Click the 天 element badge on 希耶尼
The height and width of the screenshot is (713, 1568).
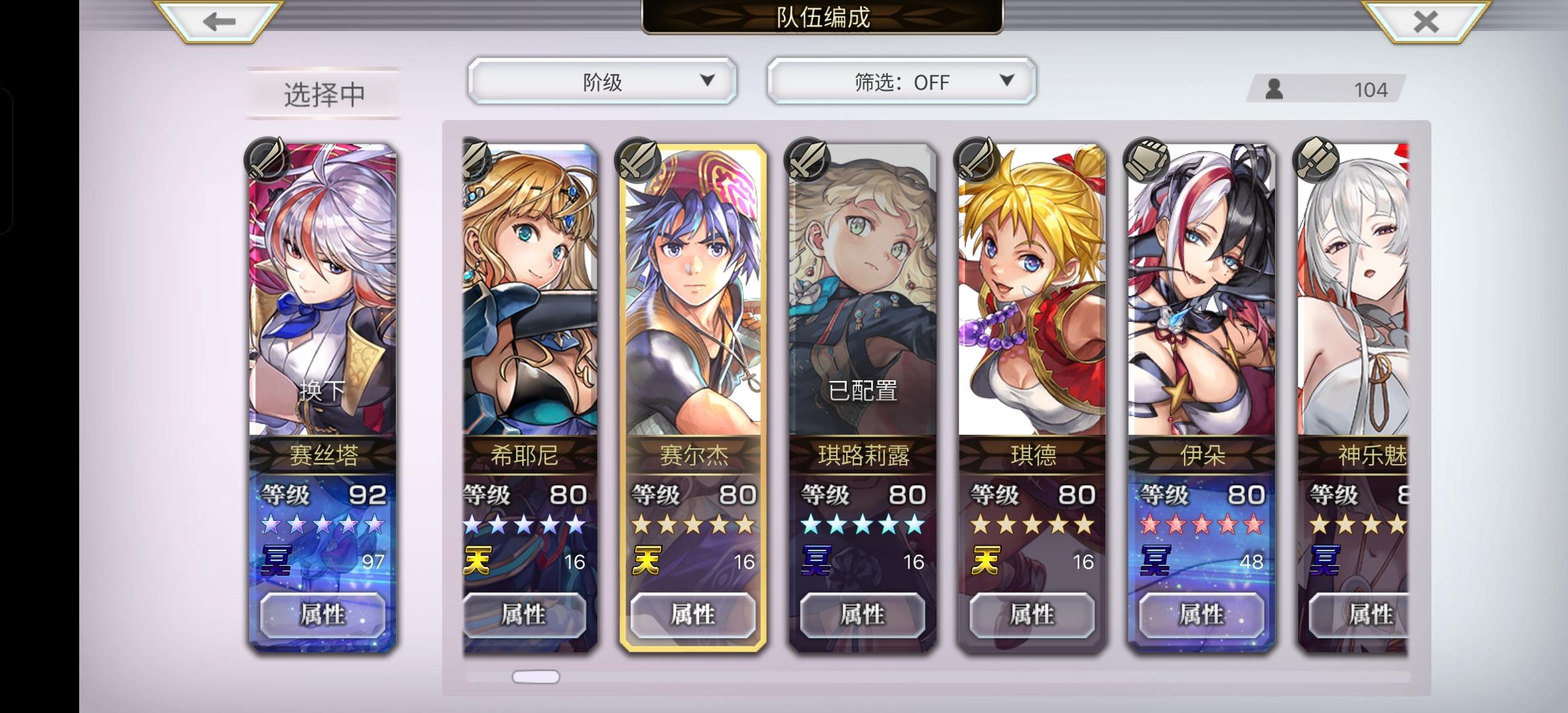pos(476,560)
